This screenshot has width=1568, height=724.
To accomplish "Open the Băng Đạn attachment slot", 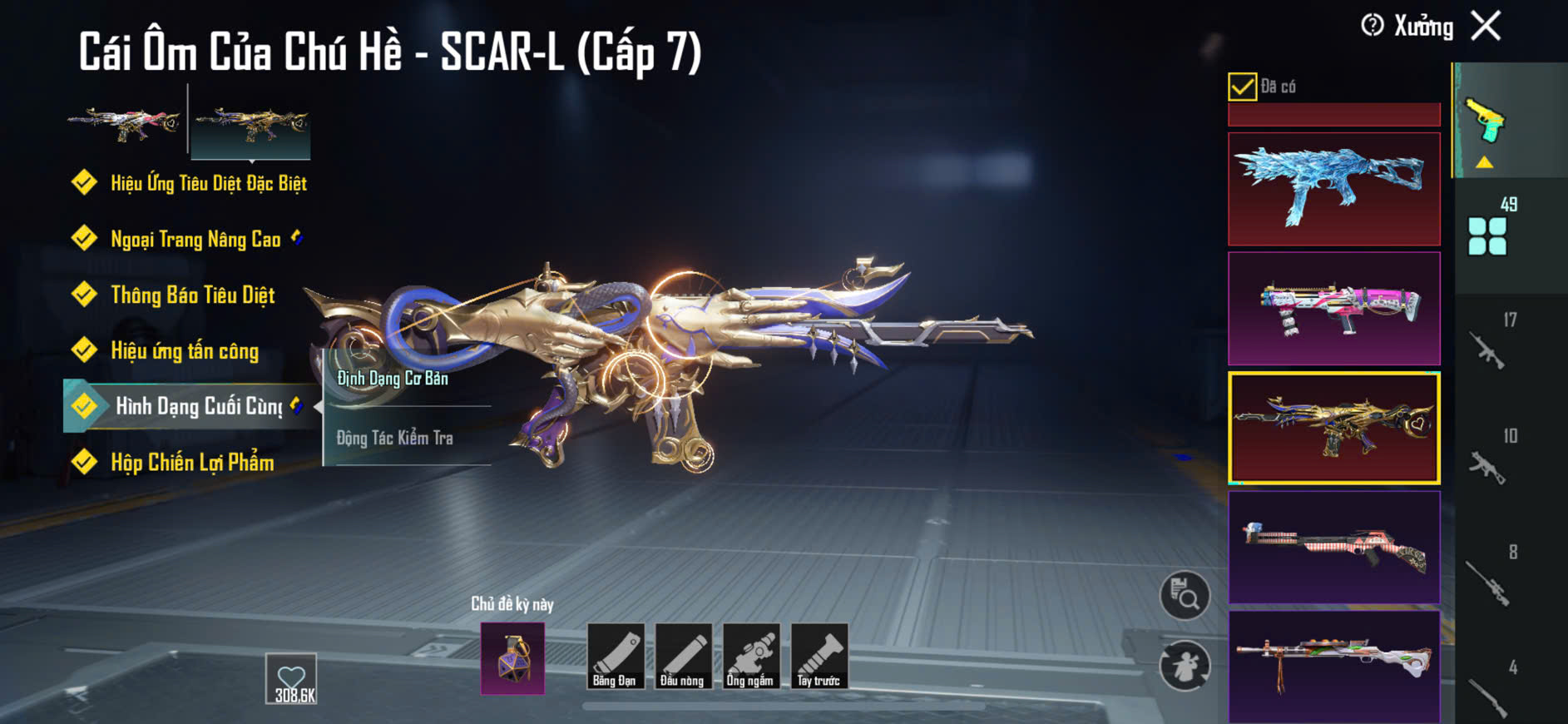I will click(615, 657).
